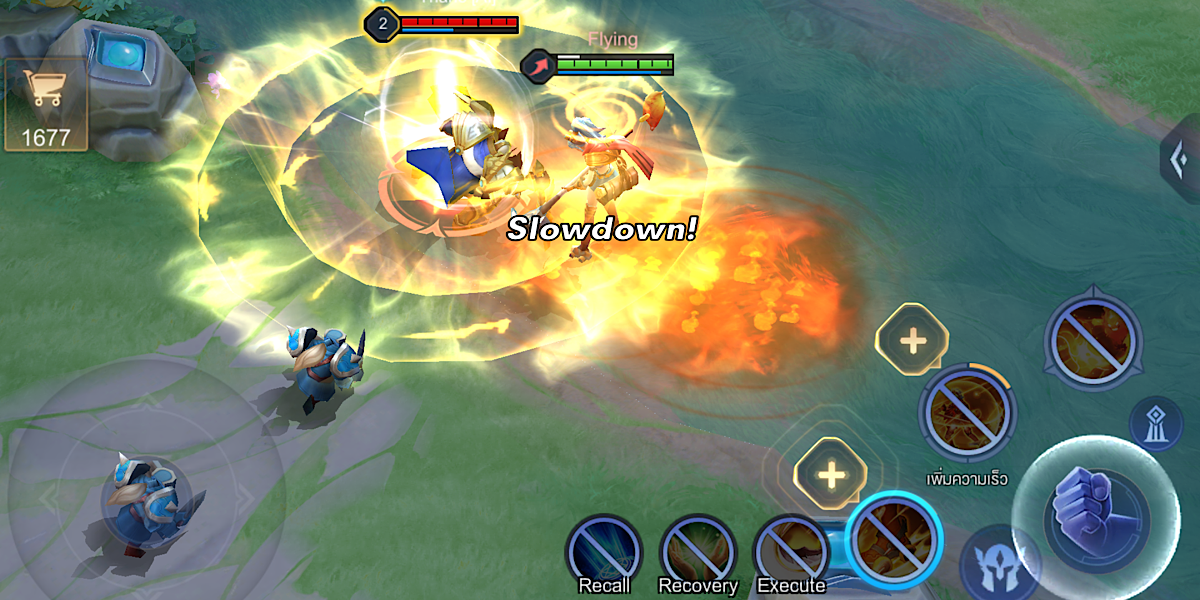1200x600 pixels.
Task: Expand the side panel arrow on the screen edge
Action: coord(1182,158)
